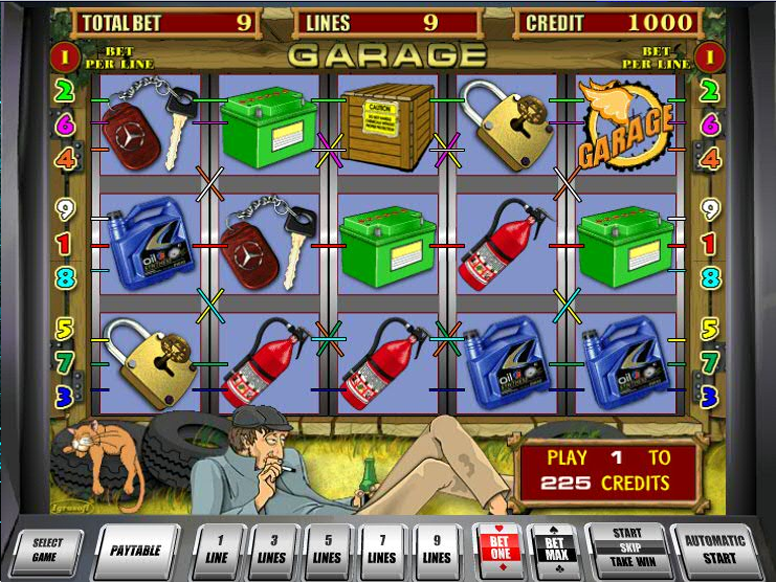Choose the 1 Line button
This screenshot has height=582, width=776.
click(217, 551)
